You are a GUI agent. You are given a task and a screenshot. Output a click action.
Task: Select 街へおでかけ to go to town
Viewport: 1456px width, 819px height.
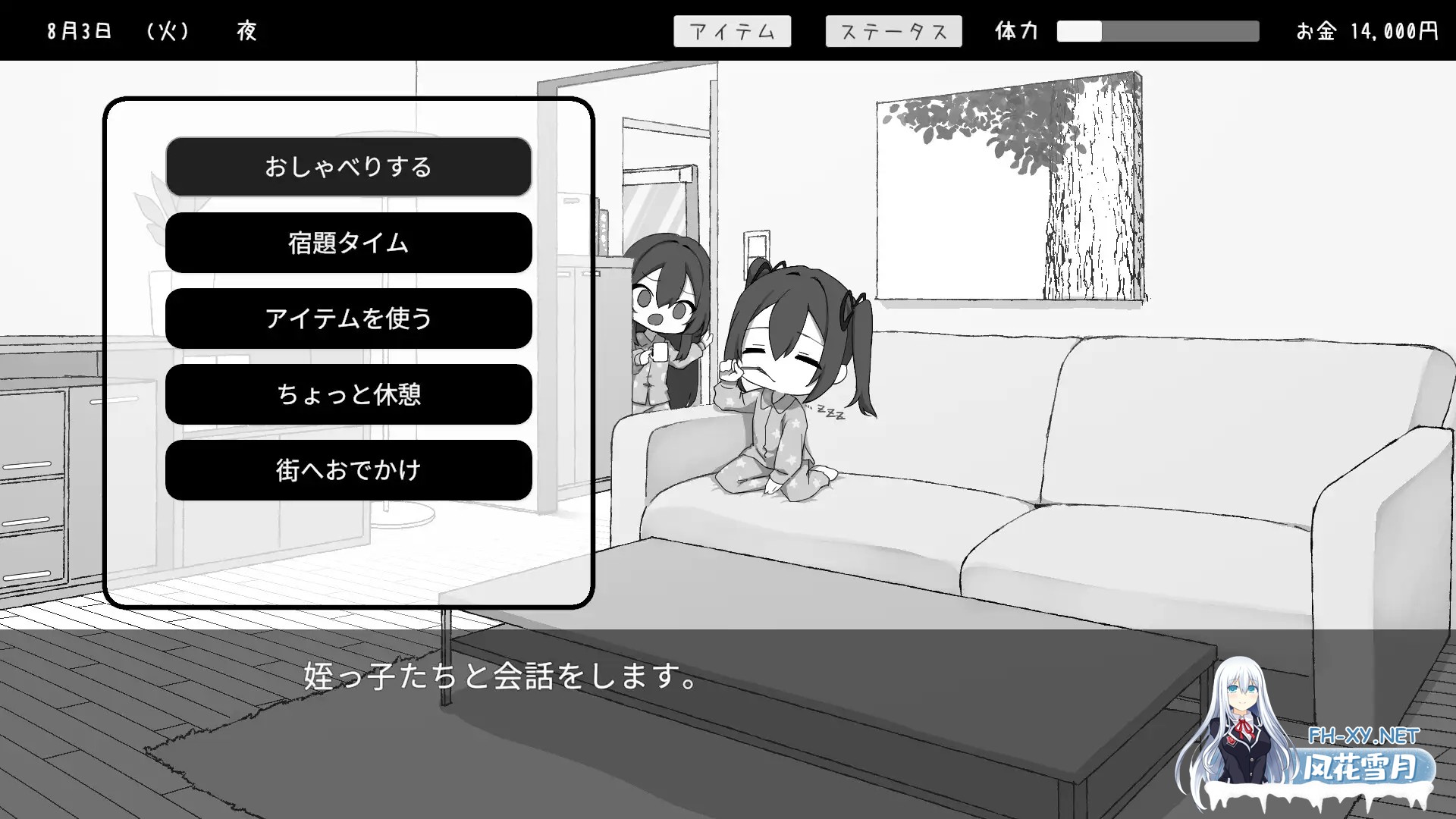[x=347, y=470]
